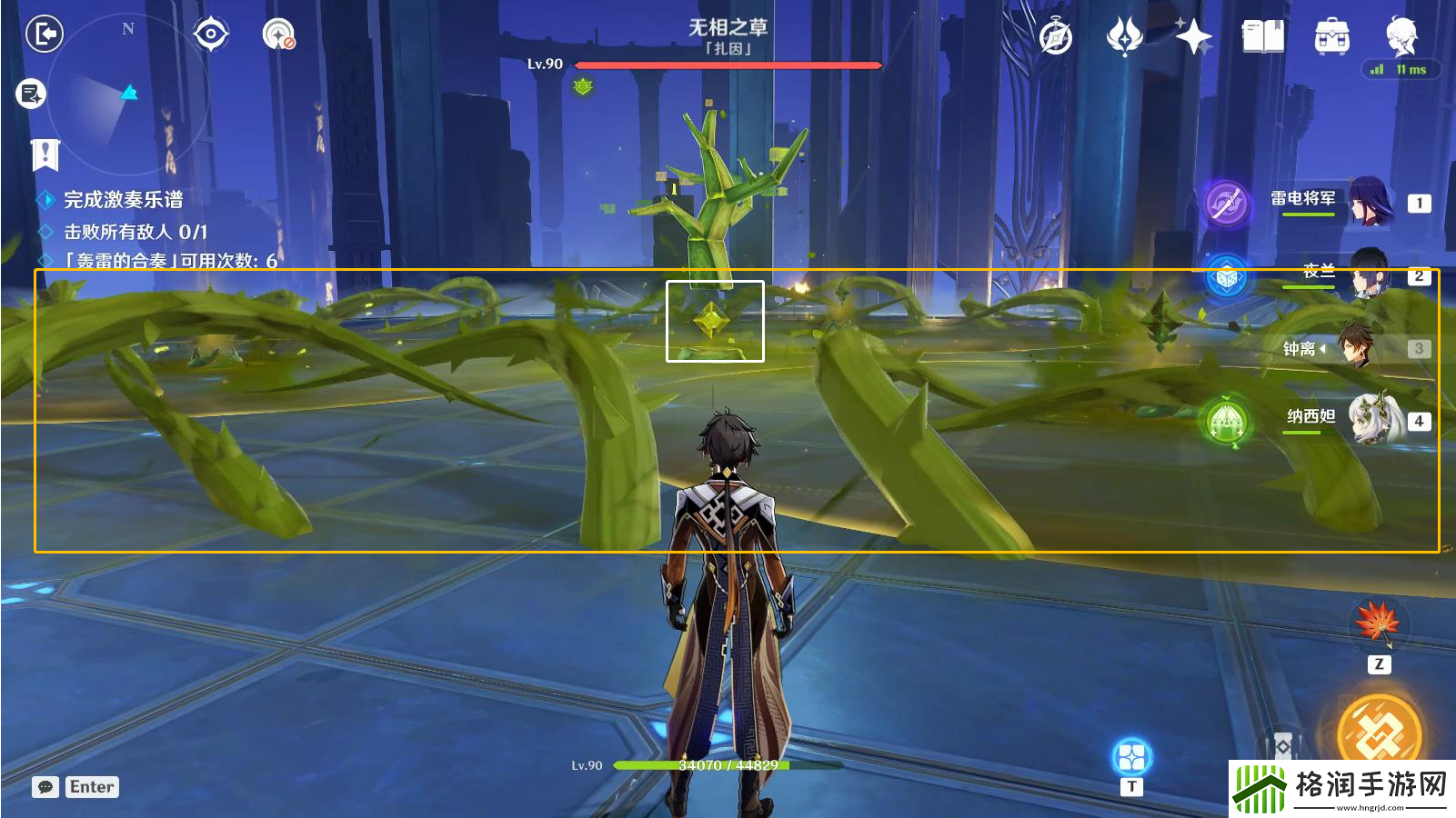Click the exclamation bookmark icon
This screenshot has width=1456, height=818.
[x=45, y=155]
